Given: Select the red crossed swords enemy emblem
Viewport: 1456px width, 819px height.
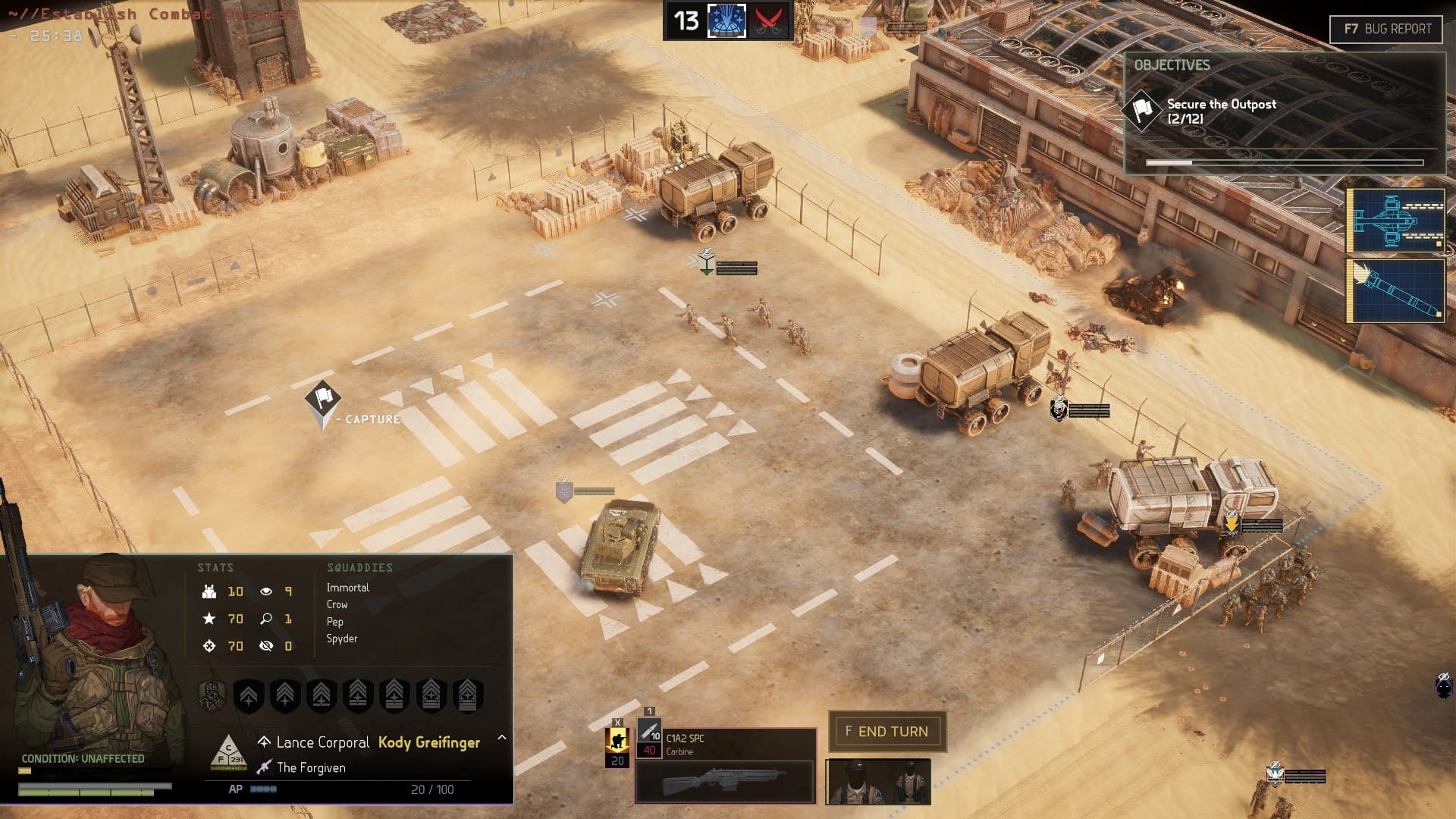Looking at the screenshot, I should [767, 20].
